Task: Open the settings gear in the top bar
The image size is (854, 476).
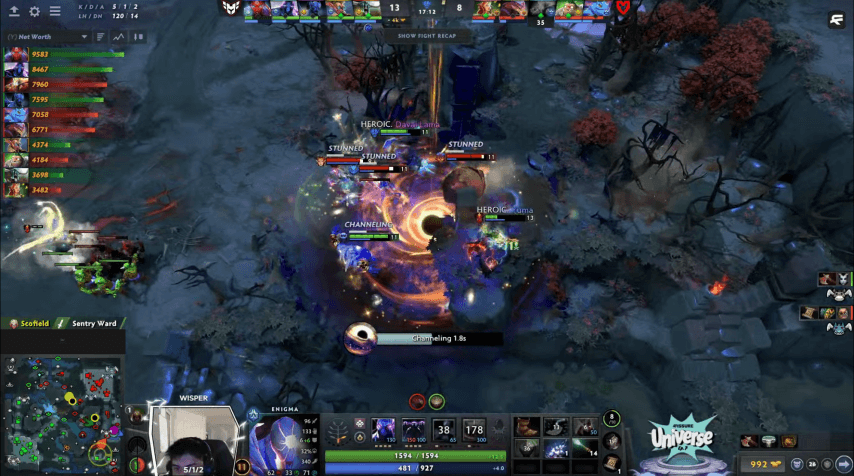Action: (34, 12)
